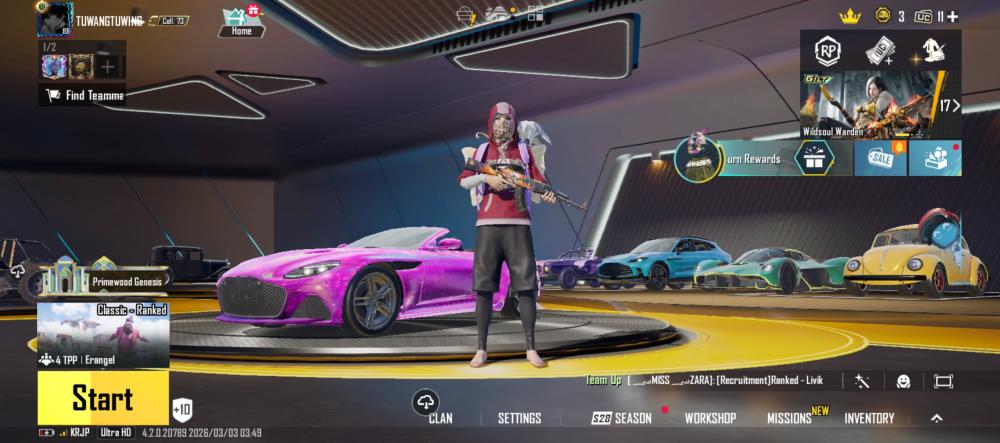Claim rewards via the gift box icon
The width and height of the screenshot is (1000, 443).
pyautogui.click(x=813, y=157)
